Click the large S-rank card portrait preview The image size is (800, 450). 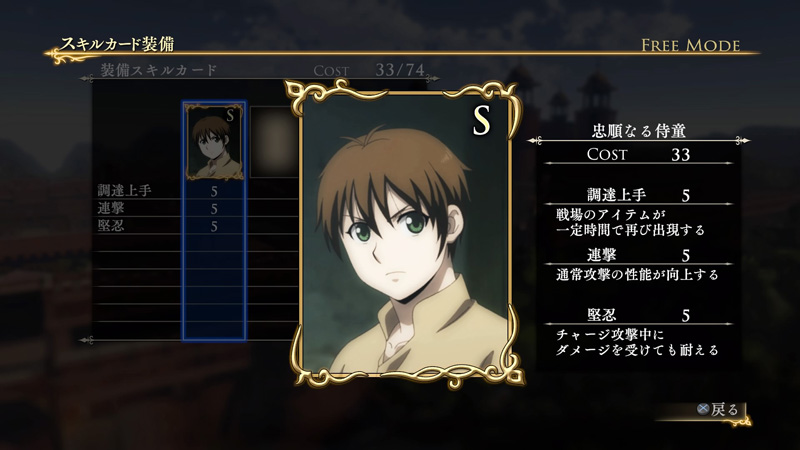click(405, 236)
